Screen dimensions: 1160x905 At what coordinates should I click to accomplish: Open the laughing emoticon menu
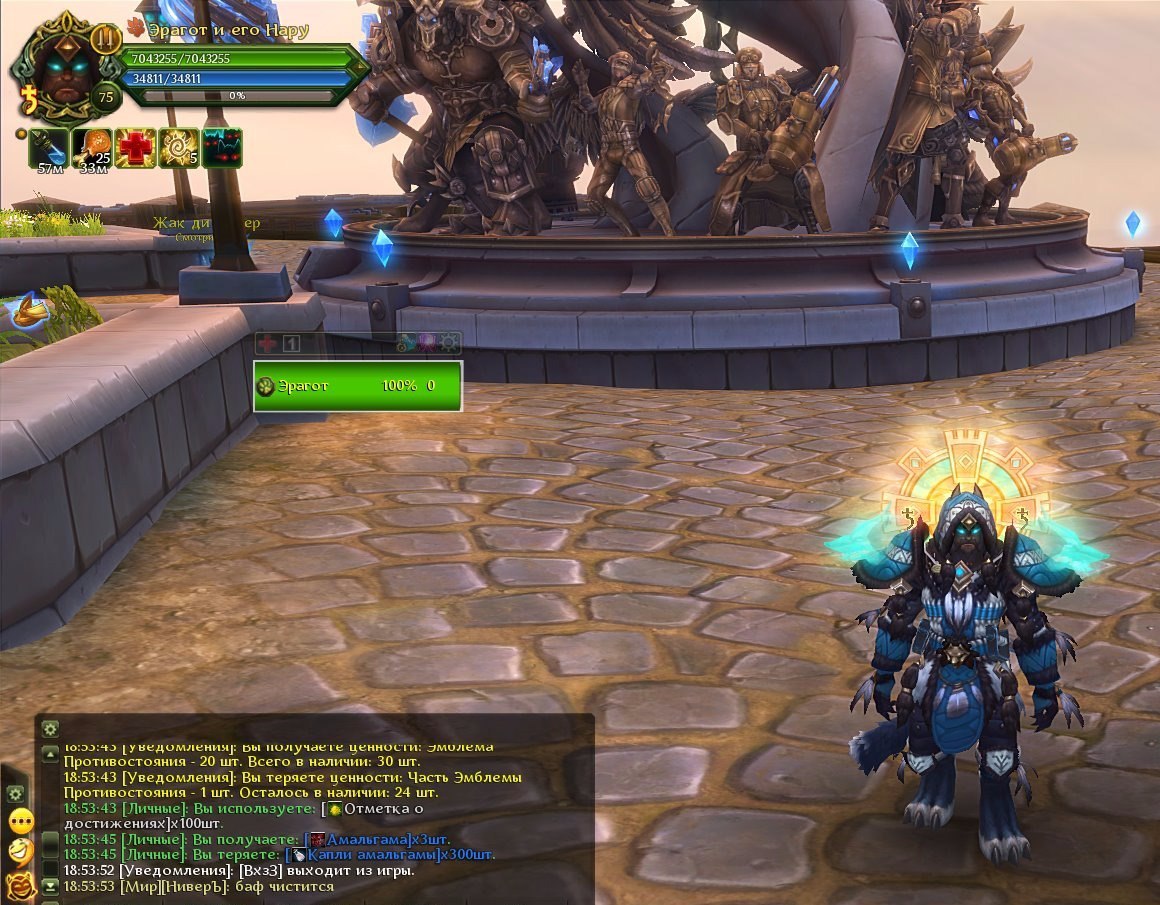click(21, 852)
